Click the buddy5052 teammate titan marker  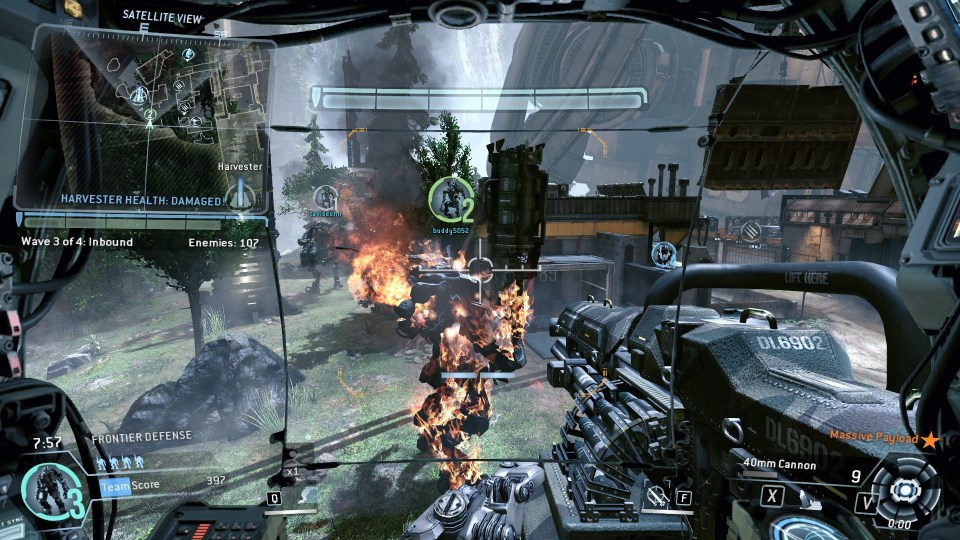click(450, 200)
